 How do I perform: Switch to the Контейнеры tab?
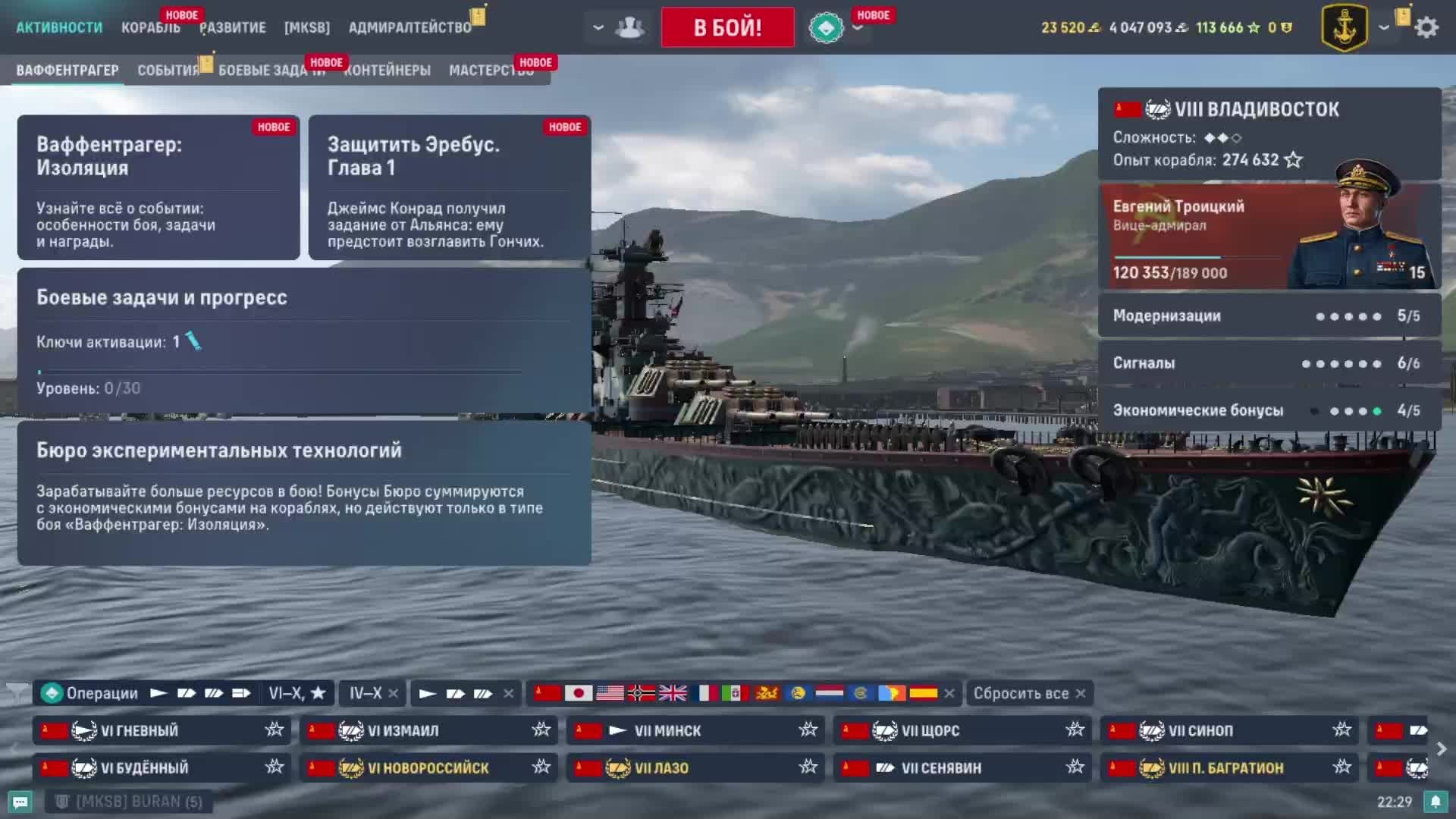point(388,71)
